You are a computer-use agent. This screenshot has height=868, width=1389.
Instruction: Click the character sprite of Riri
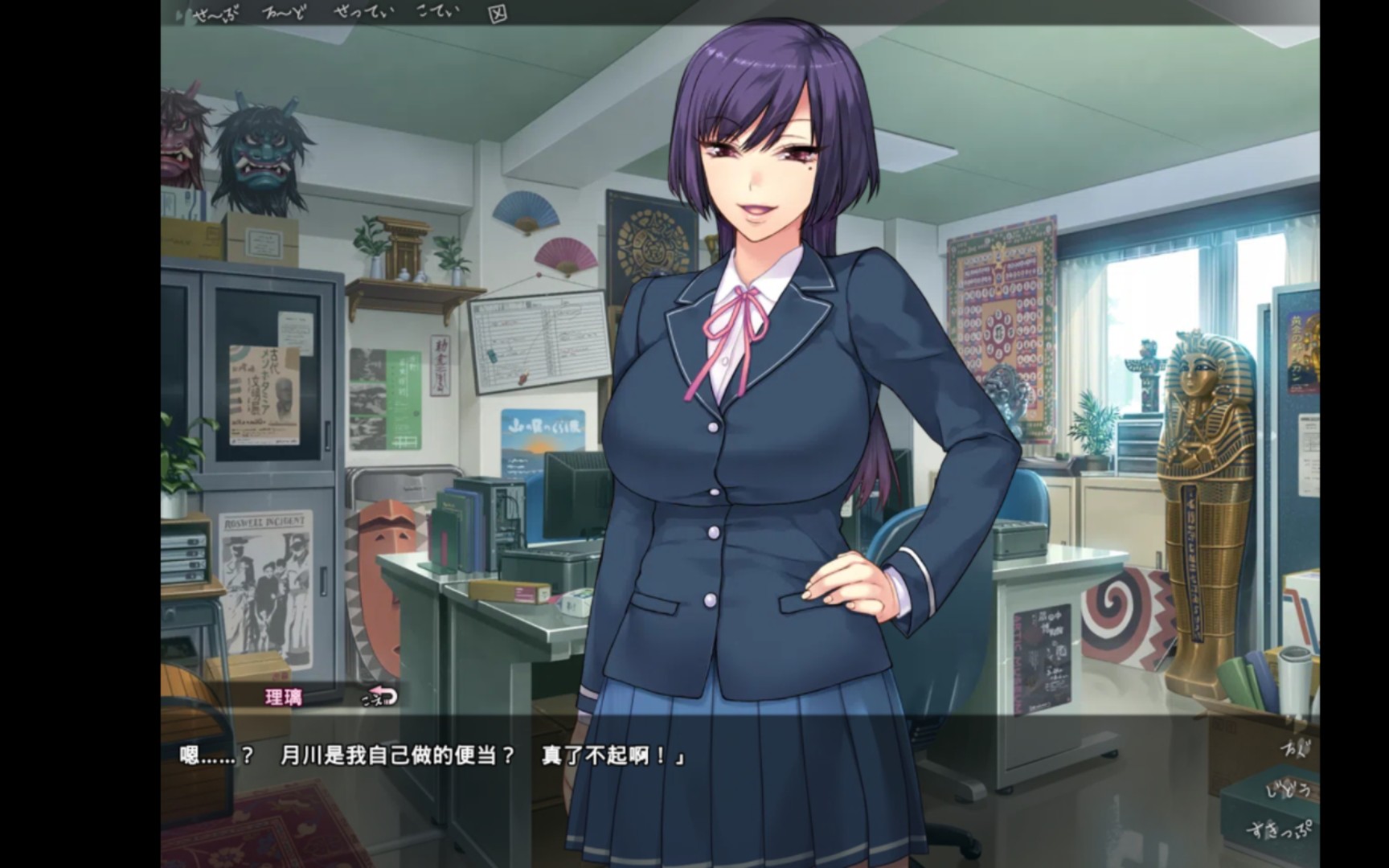point(756,402)
